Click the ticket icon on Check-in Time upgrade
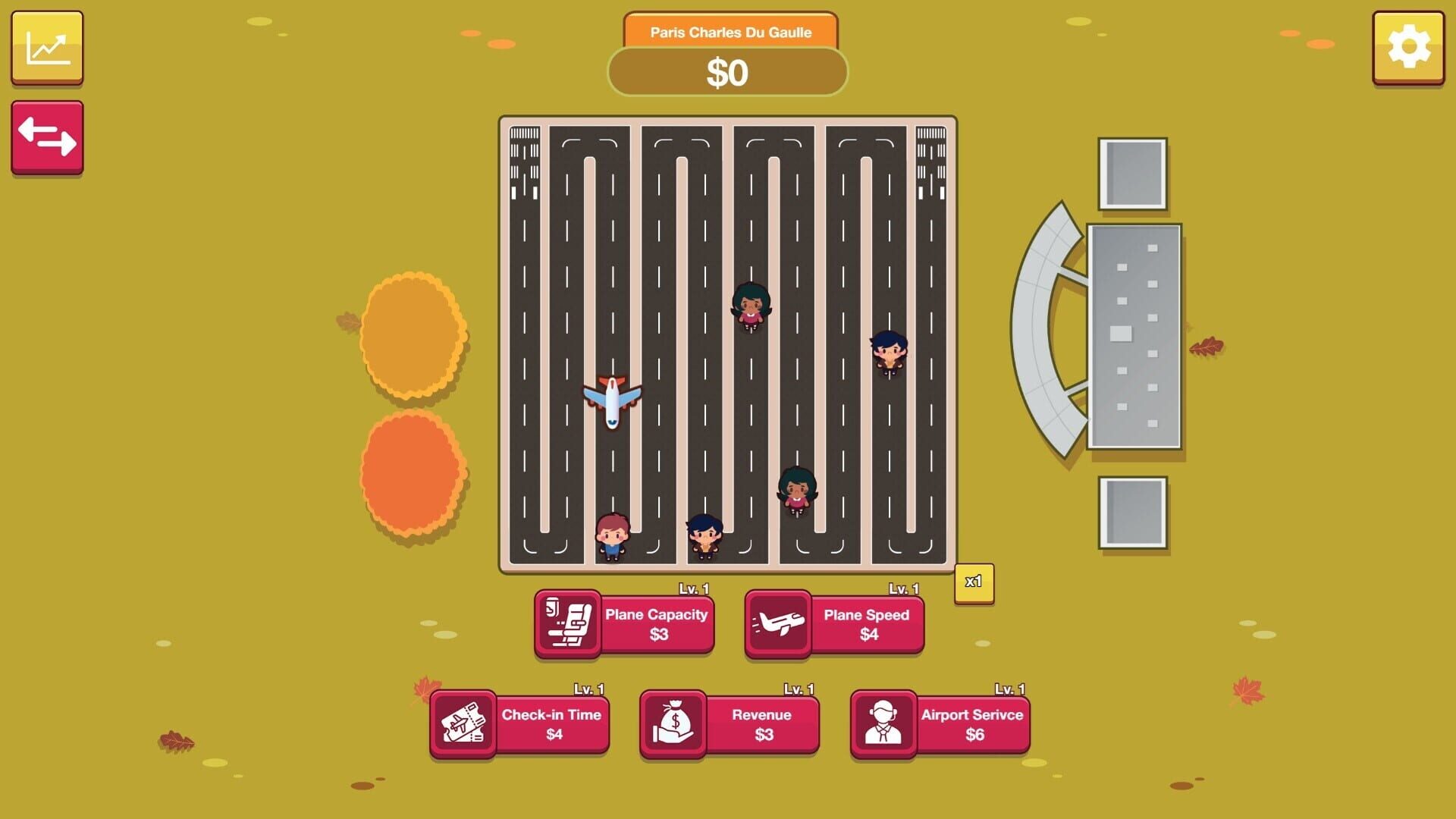The width and height of the screenshot is (1456, 819). 463,724
